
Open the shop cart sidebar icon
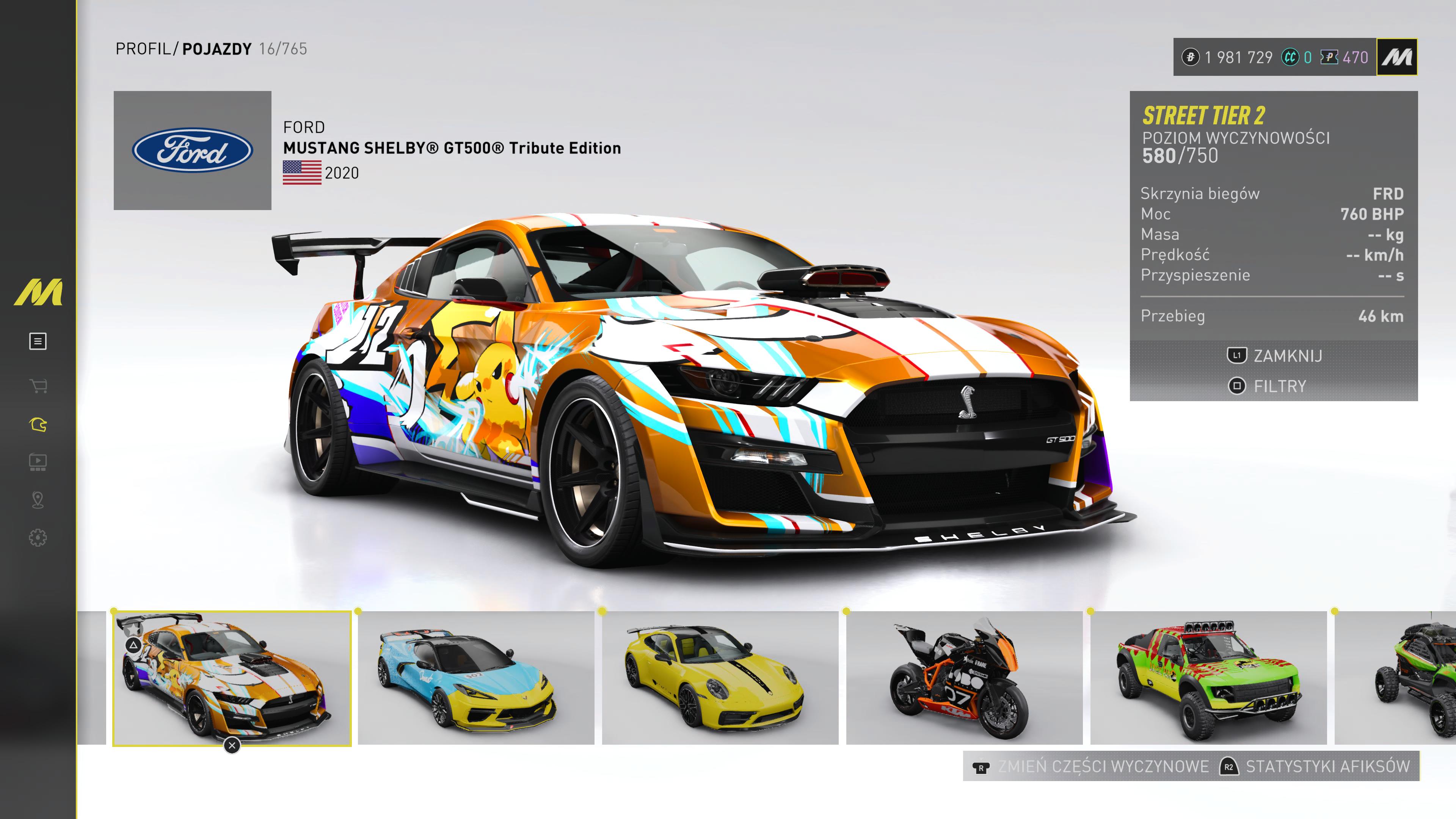(x=38, y=387)
